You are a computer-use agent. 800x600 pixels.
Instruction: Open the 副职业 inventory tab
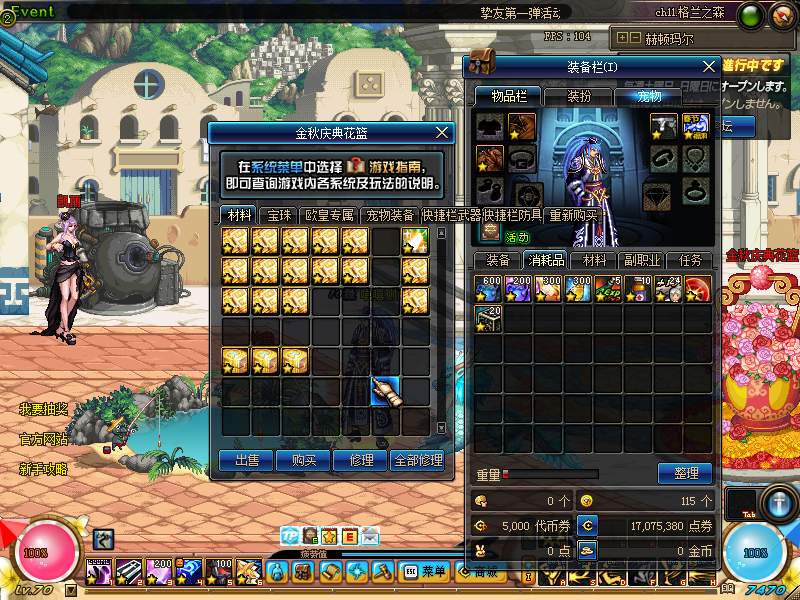(642, 260)
